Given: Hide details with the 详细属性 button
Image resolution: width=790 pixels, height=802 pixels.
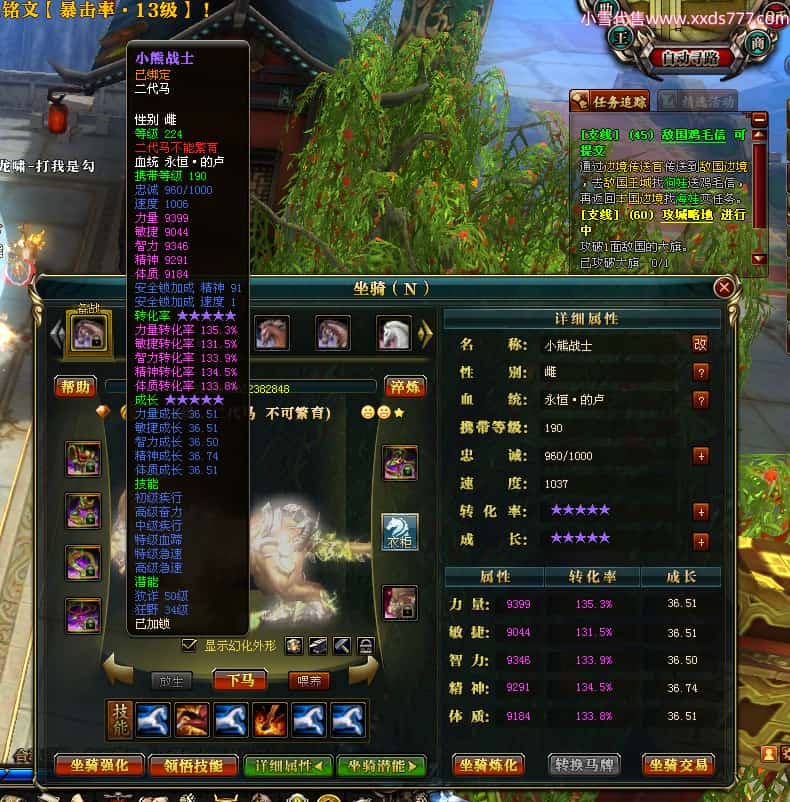Looking at the screenshot, I should 288,766.
